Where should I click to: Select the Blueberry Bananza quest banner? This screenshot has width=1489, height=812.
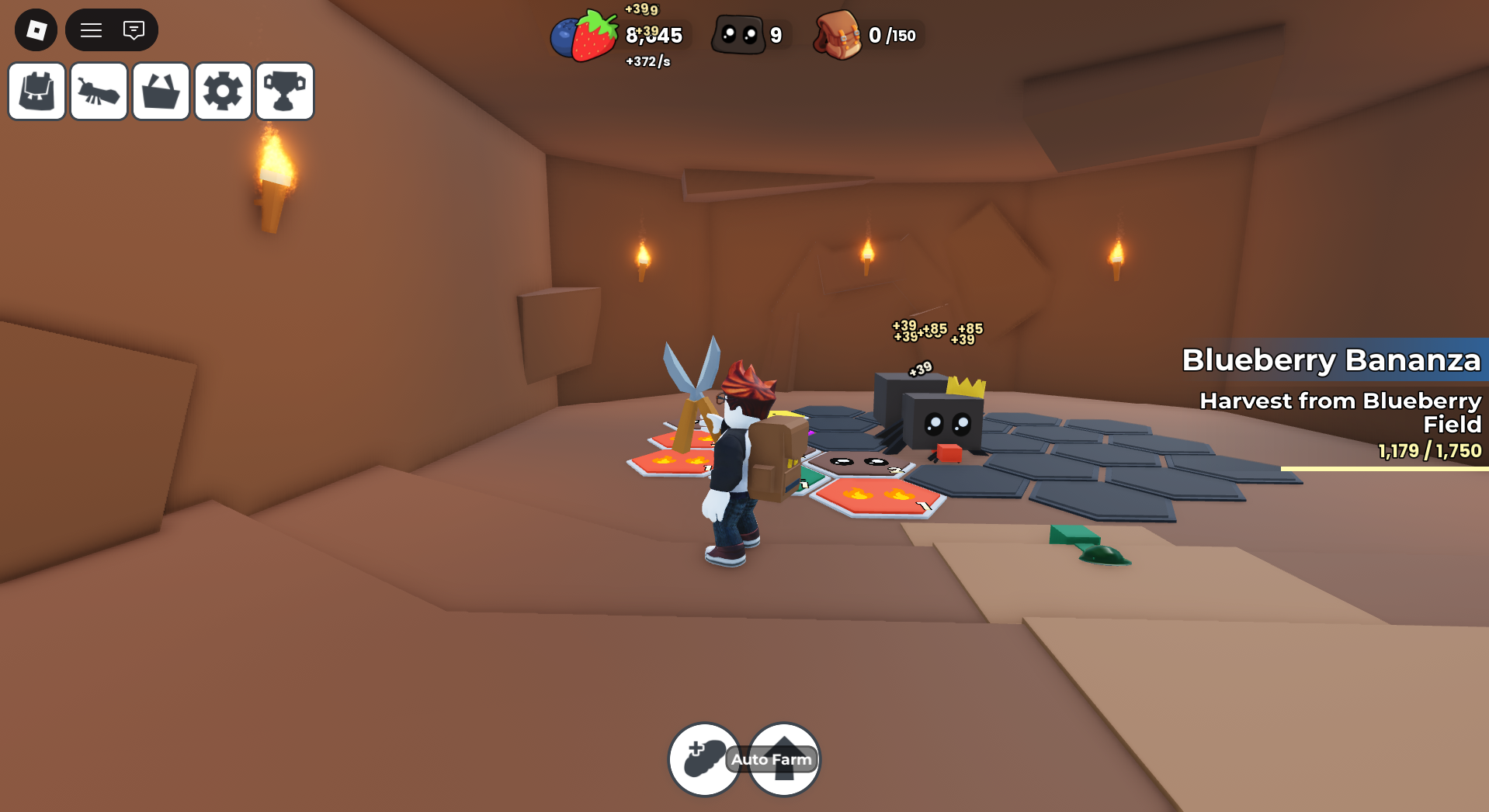(x=1331, y=360)
